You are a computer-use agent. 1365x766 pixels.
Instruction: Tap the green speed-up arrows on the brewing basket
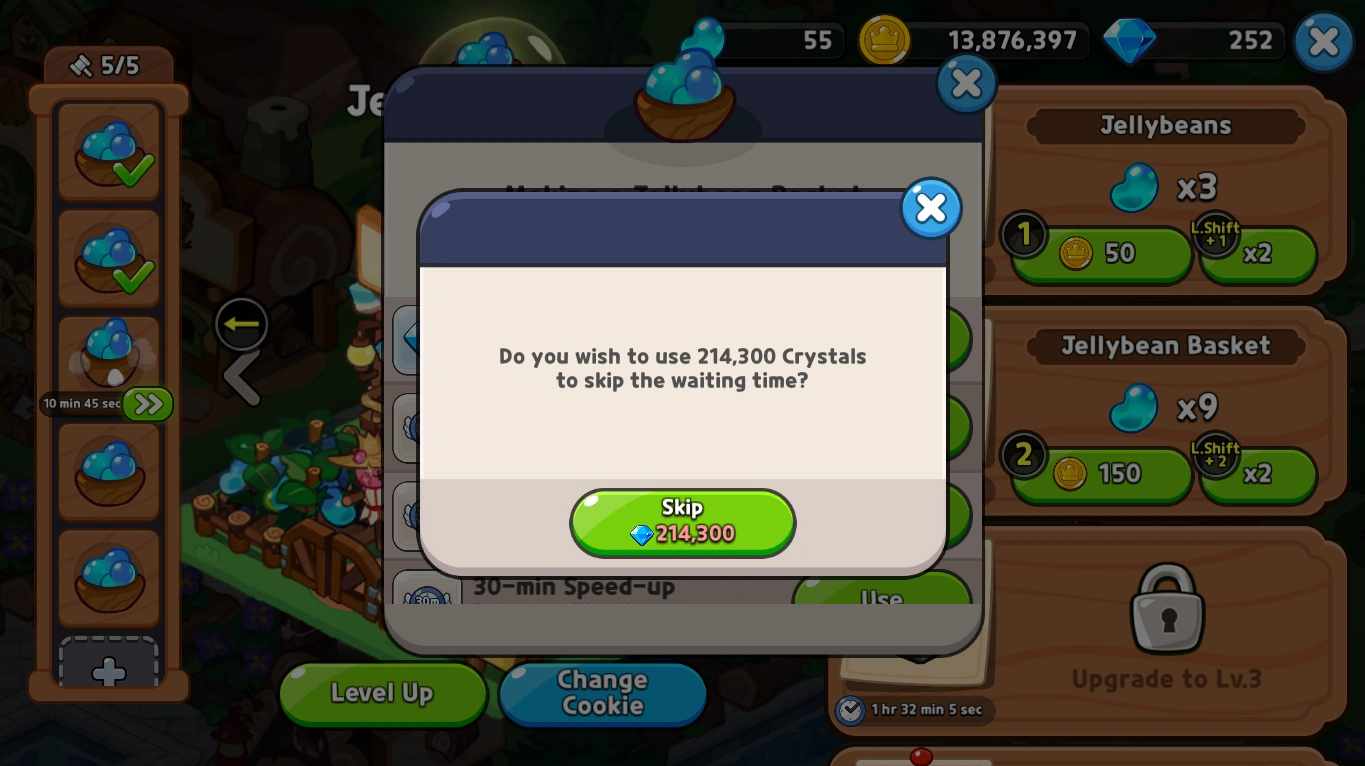146,404
